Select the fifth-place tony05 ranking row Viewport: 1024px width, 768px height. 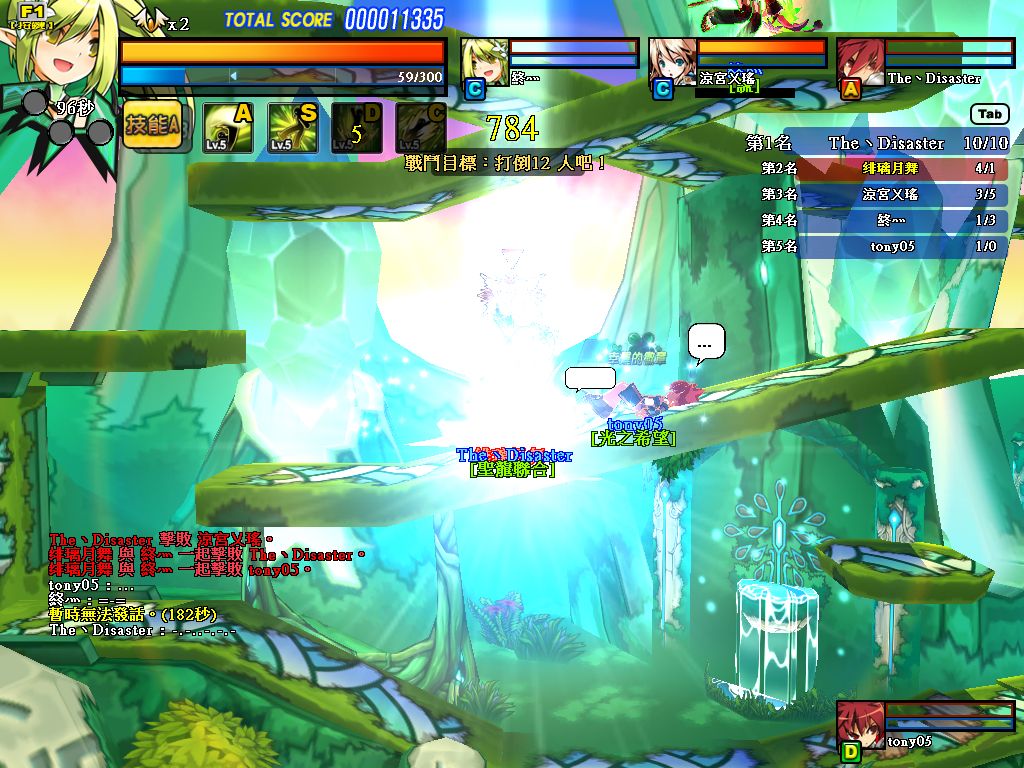pos(878,246)
